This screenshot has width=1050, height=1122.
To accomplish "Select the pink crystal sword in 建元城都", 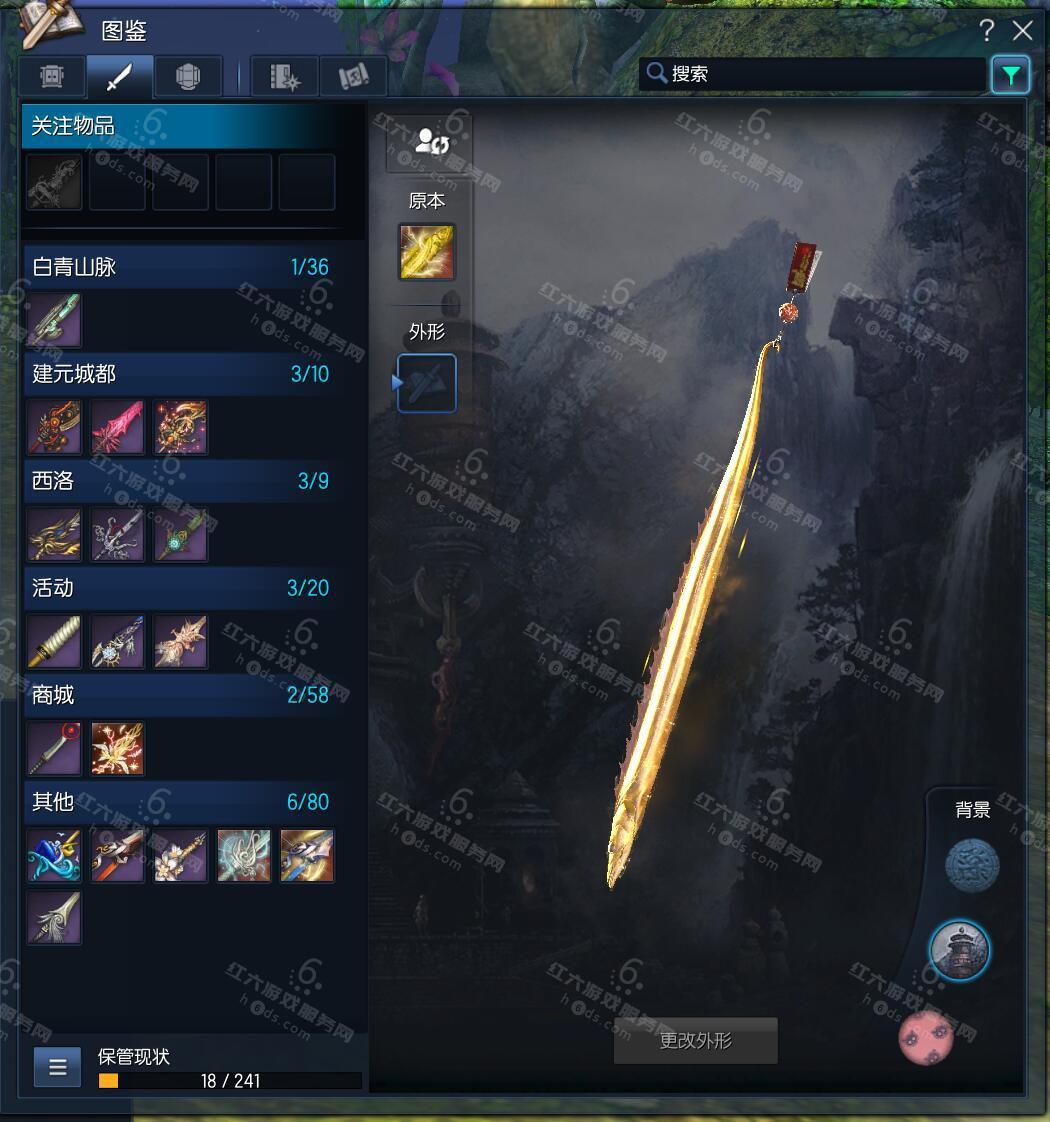I will (x=118, y=428).
